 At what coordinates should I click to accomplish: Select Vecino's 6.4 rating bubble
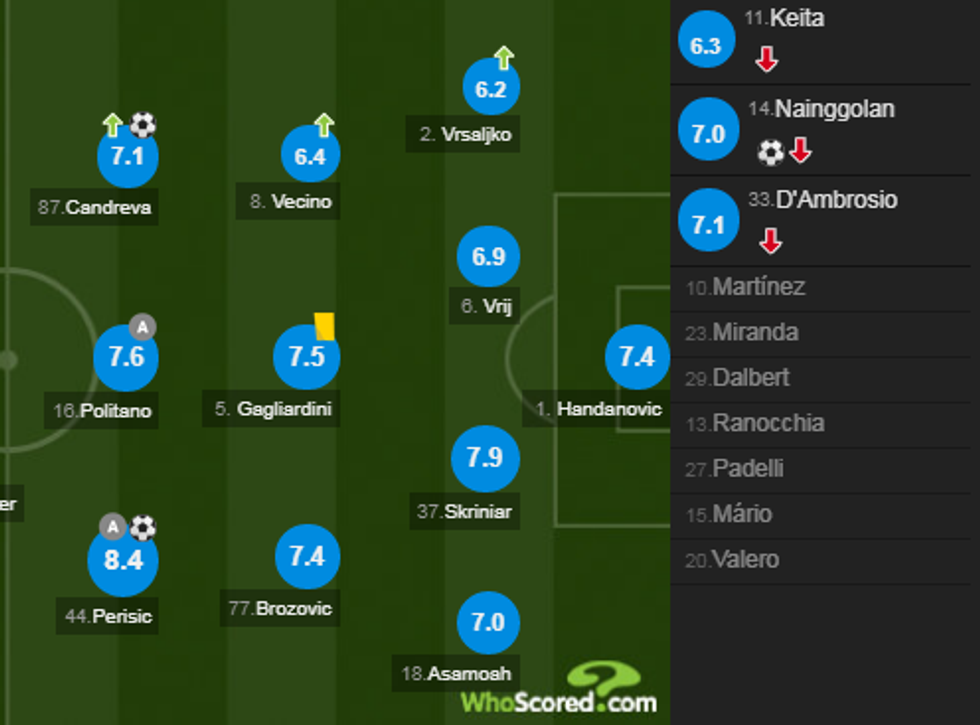click(310, 157)
